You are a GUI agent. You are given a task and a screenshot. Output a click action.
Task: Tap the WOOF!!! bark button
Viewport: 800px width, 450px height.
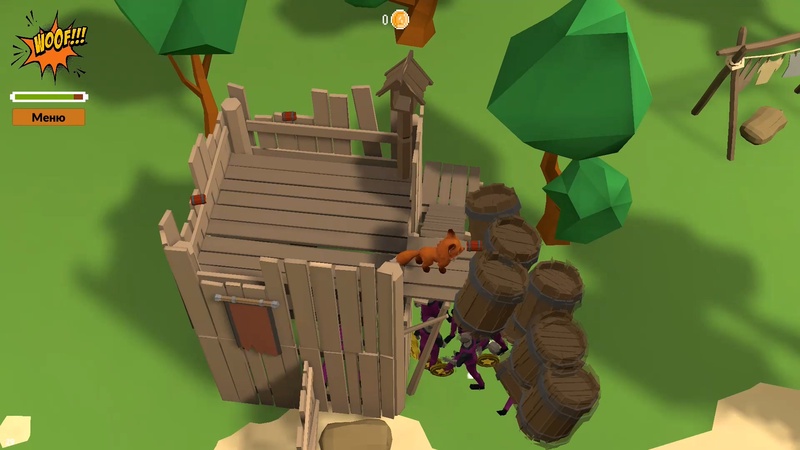(50, 46)
